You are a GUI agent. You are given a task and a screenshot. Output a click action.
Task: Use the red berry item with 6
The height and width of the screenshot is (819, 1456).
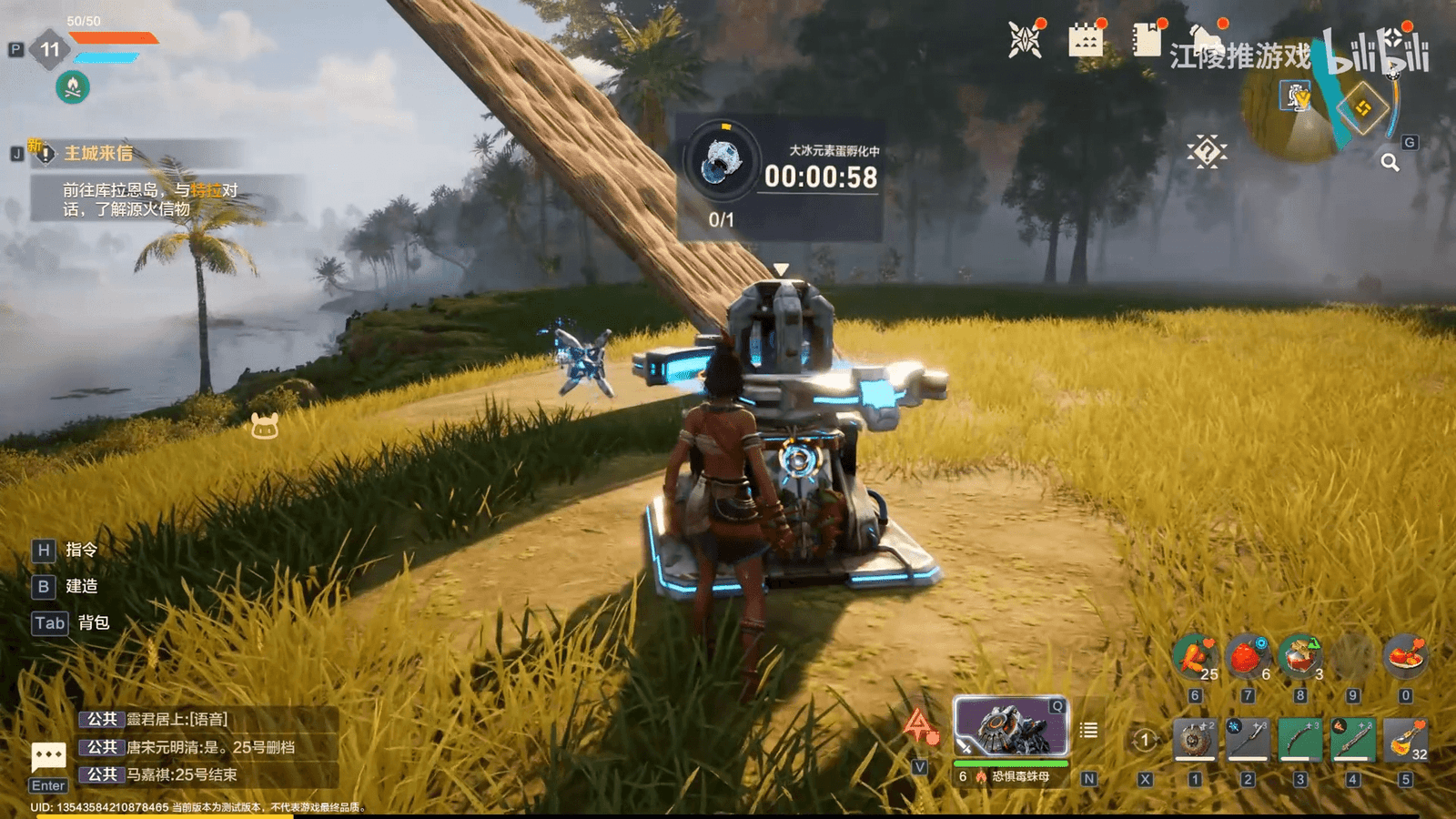click(x=1248, y=657)
